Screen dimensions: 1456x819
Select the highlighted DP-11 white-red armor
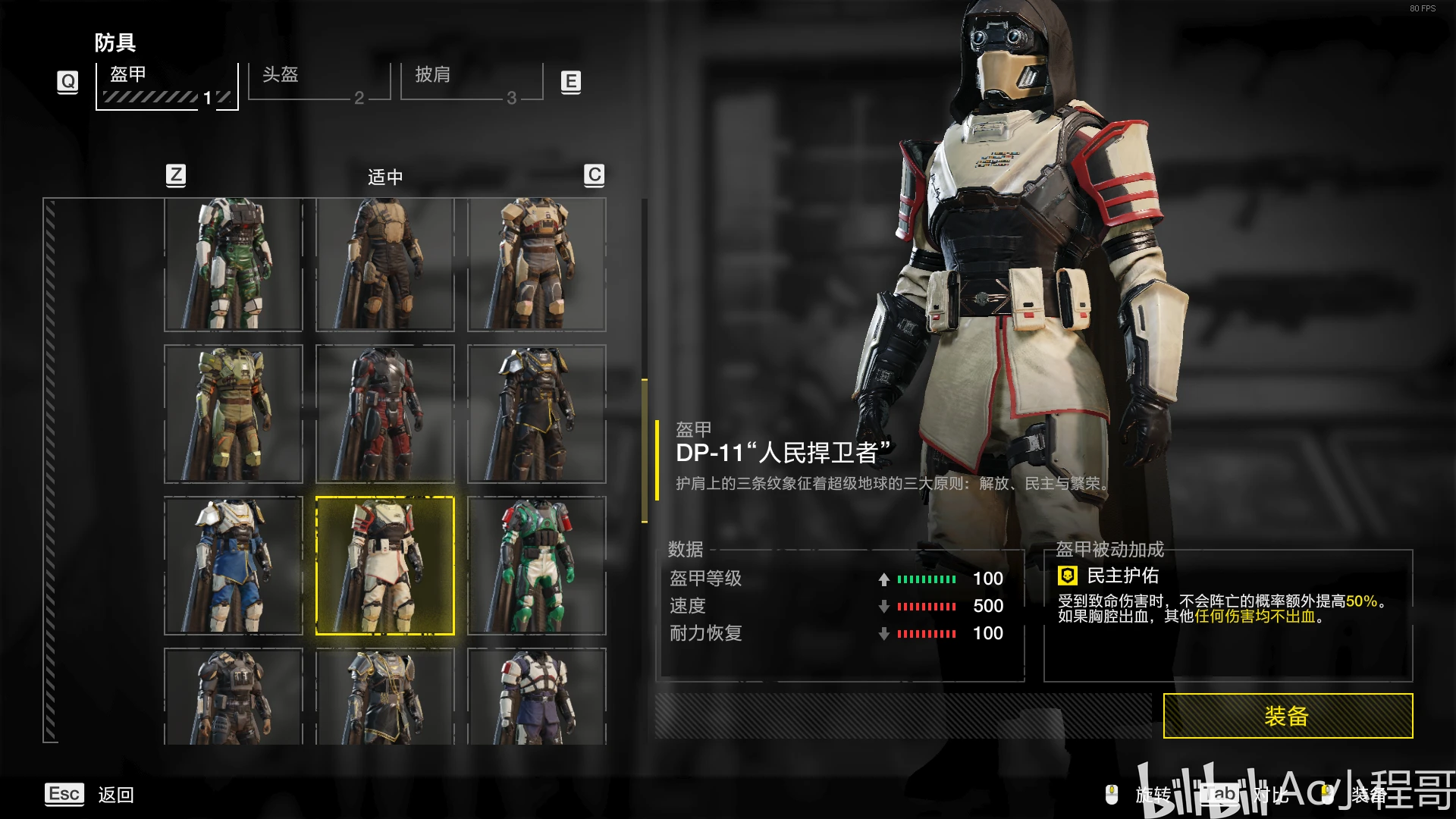click(385, 566)
